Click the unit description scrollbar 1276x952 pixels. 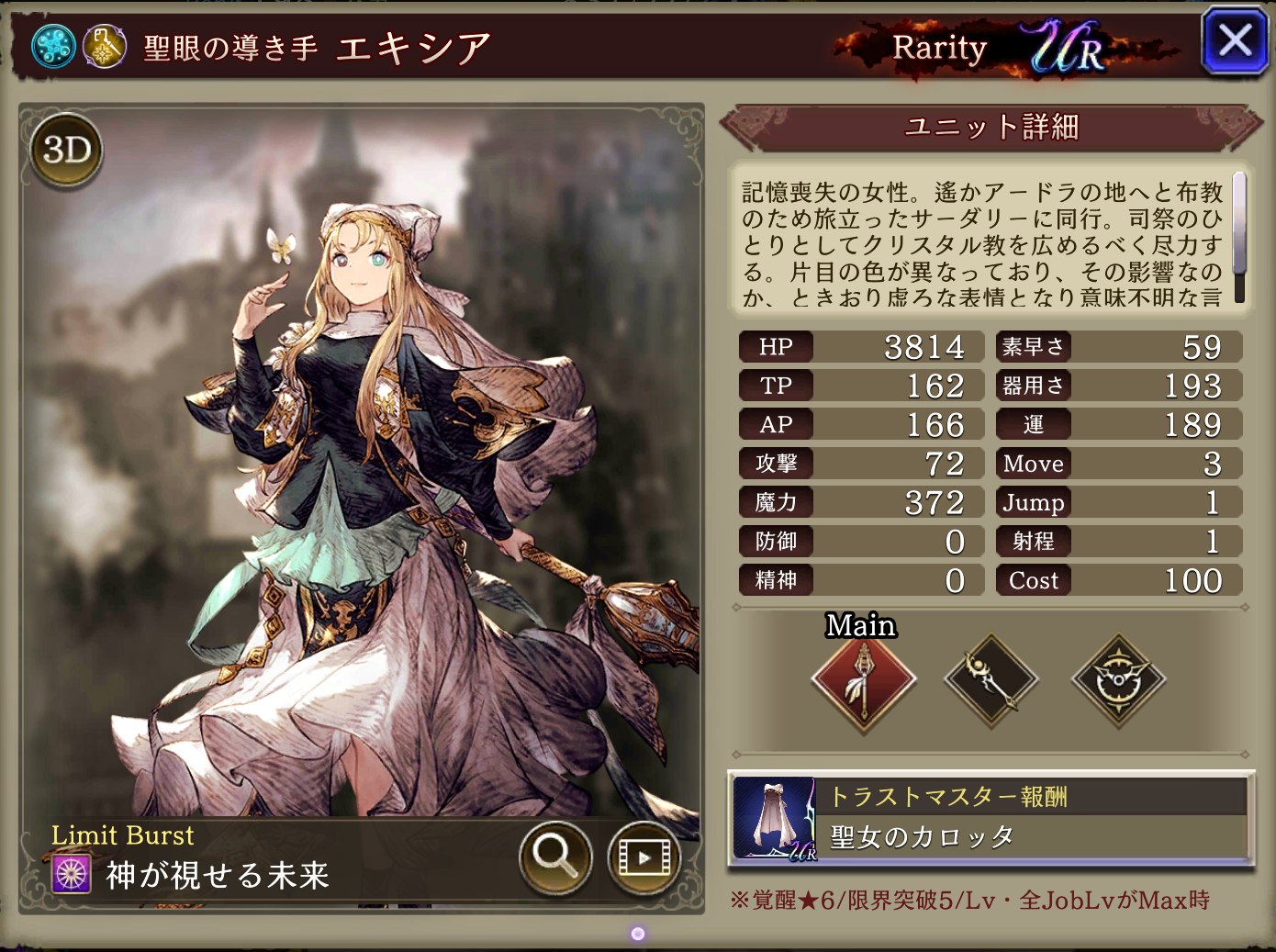tap(1238, 237)
